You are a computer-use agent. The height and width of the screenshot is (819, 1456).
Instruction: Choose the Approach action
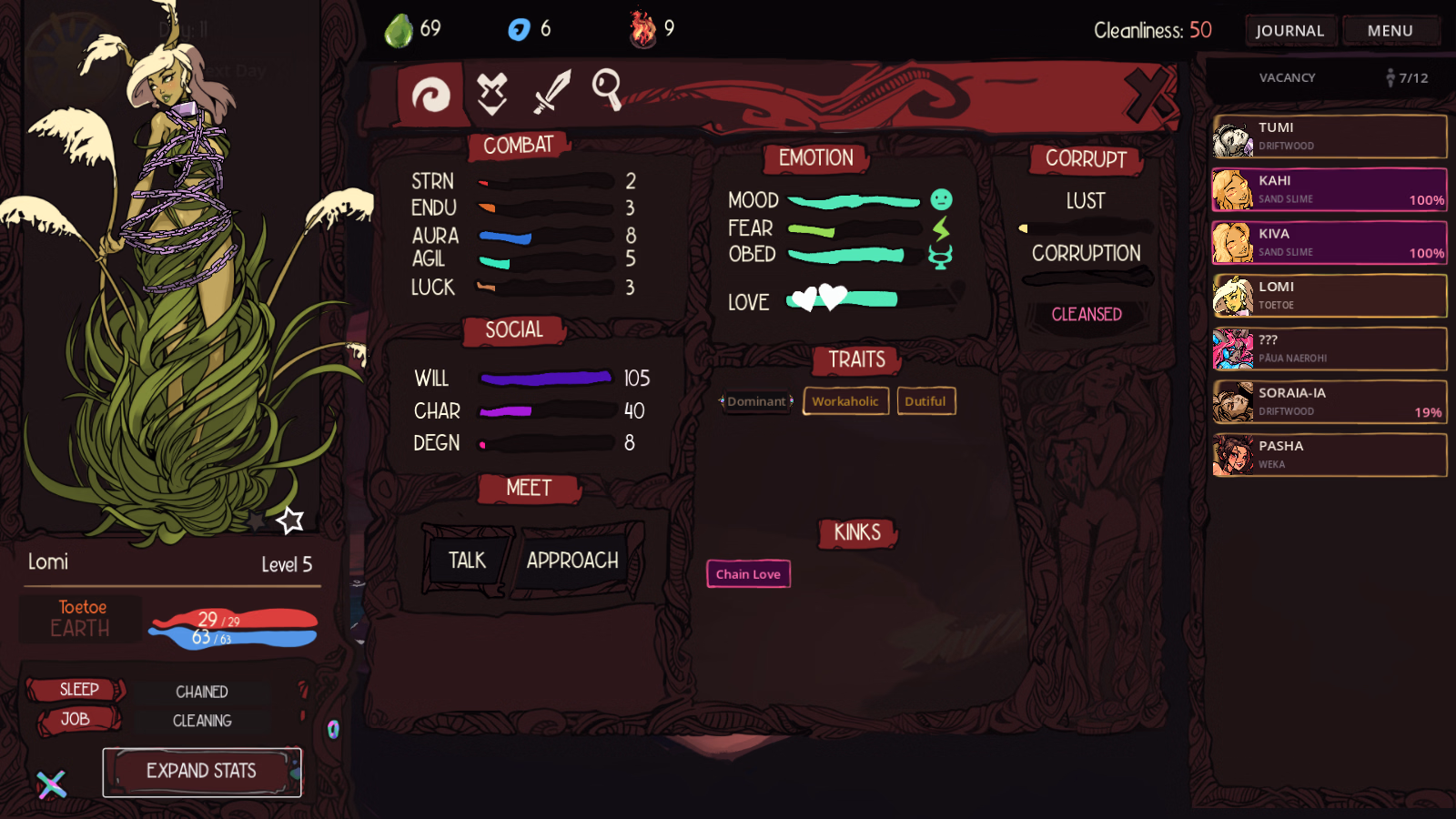point(572,561)
